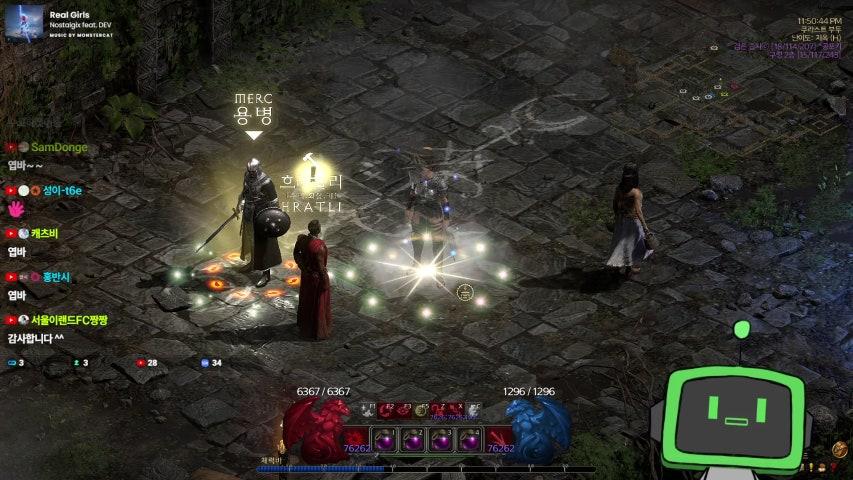This screenshot has height=480, width=853.
Task: Activate the red skill bound to X
Action: [x=458, y=410]
